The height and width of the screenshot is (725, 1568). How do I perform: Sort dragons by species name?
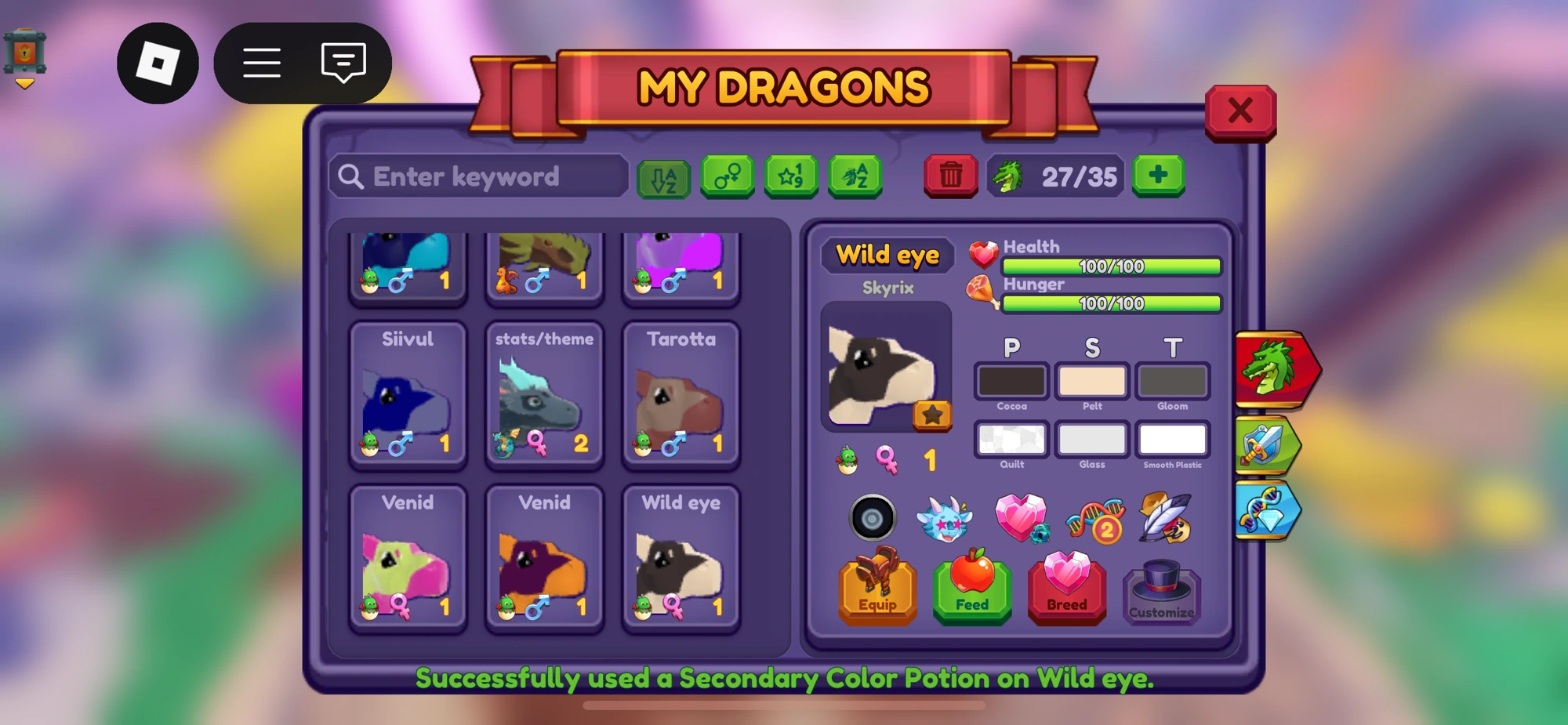pos(855,176)
